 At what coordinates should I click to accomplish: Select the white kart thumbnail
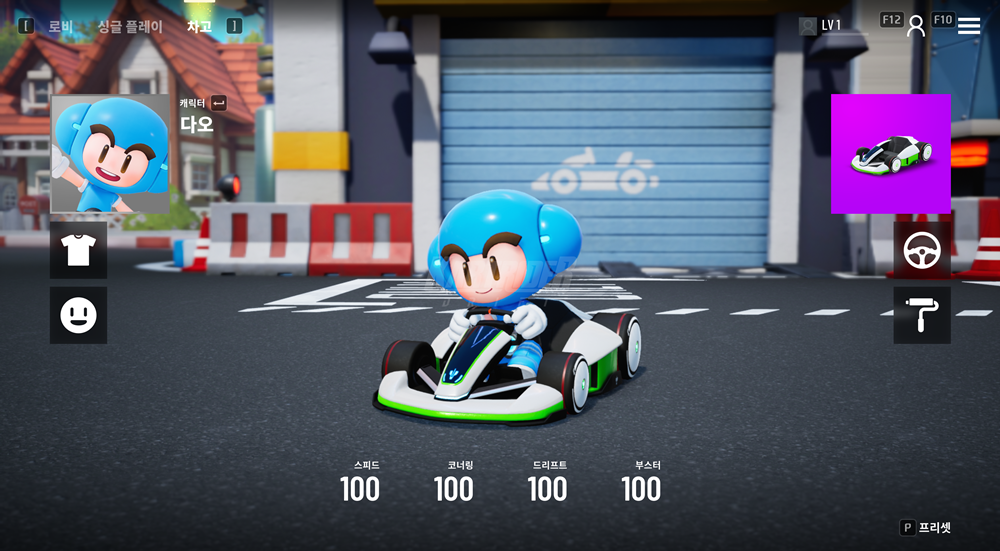pyautogui.click(x=891, y=154)
